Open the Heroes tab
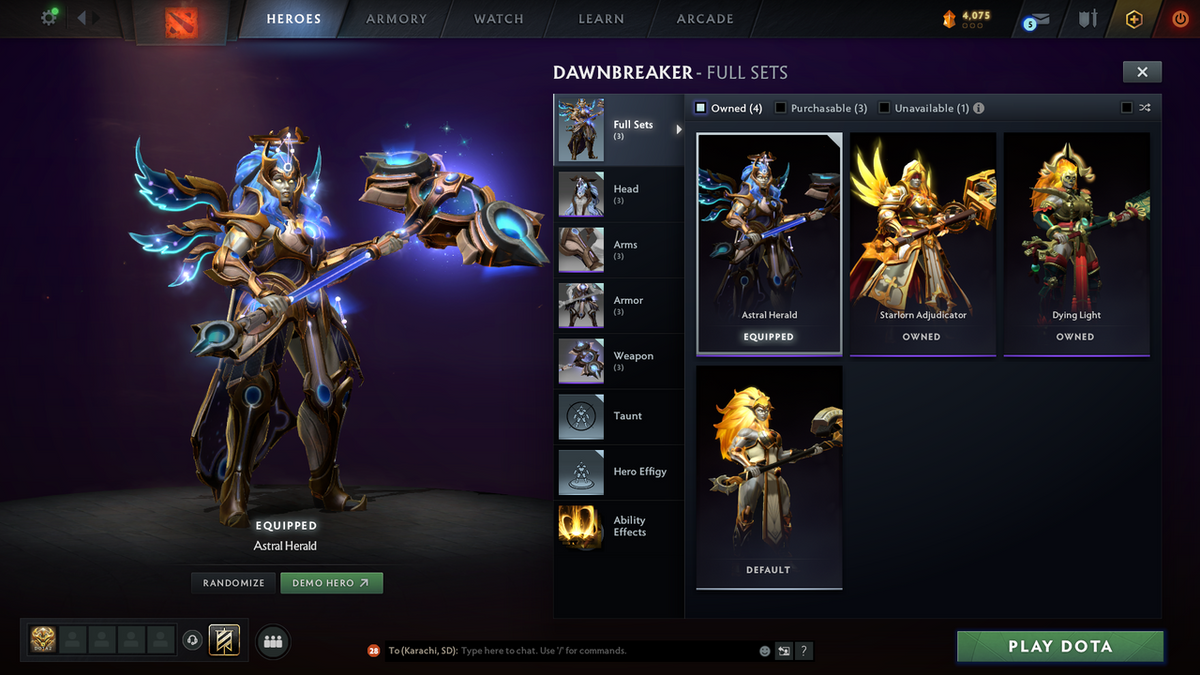Image resolution: width=1200 pixels, height=675 pixels. [293, 19]
